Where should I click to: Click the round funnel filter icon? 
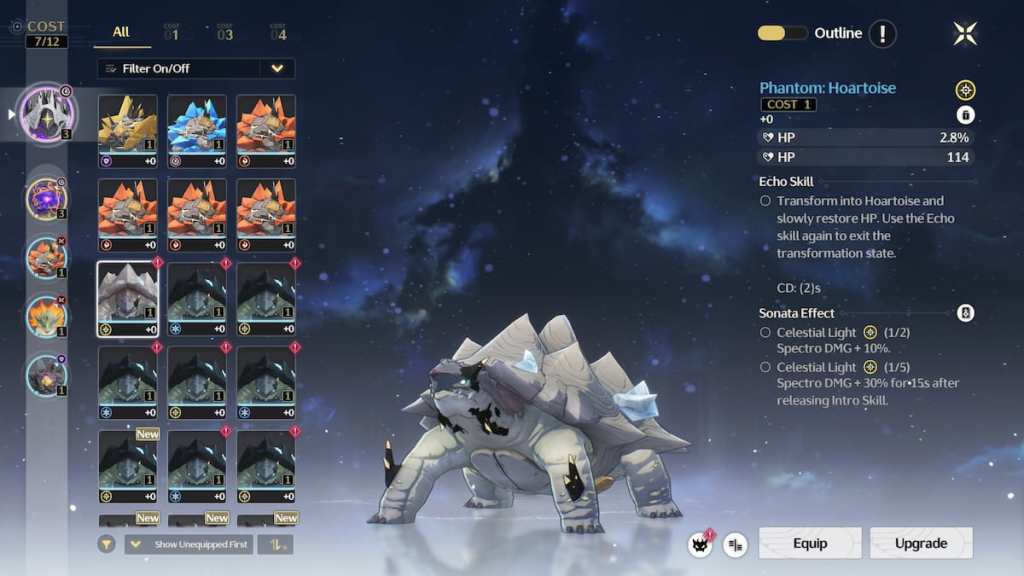107,544
